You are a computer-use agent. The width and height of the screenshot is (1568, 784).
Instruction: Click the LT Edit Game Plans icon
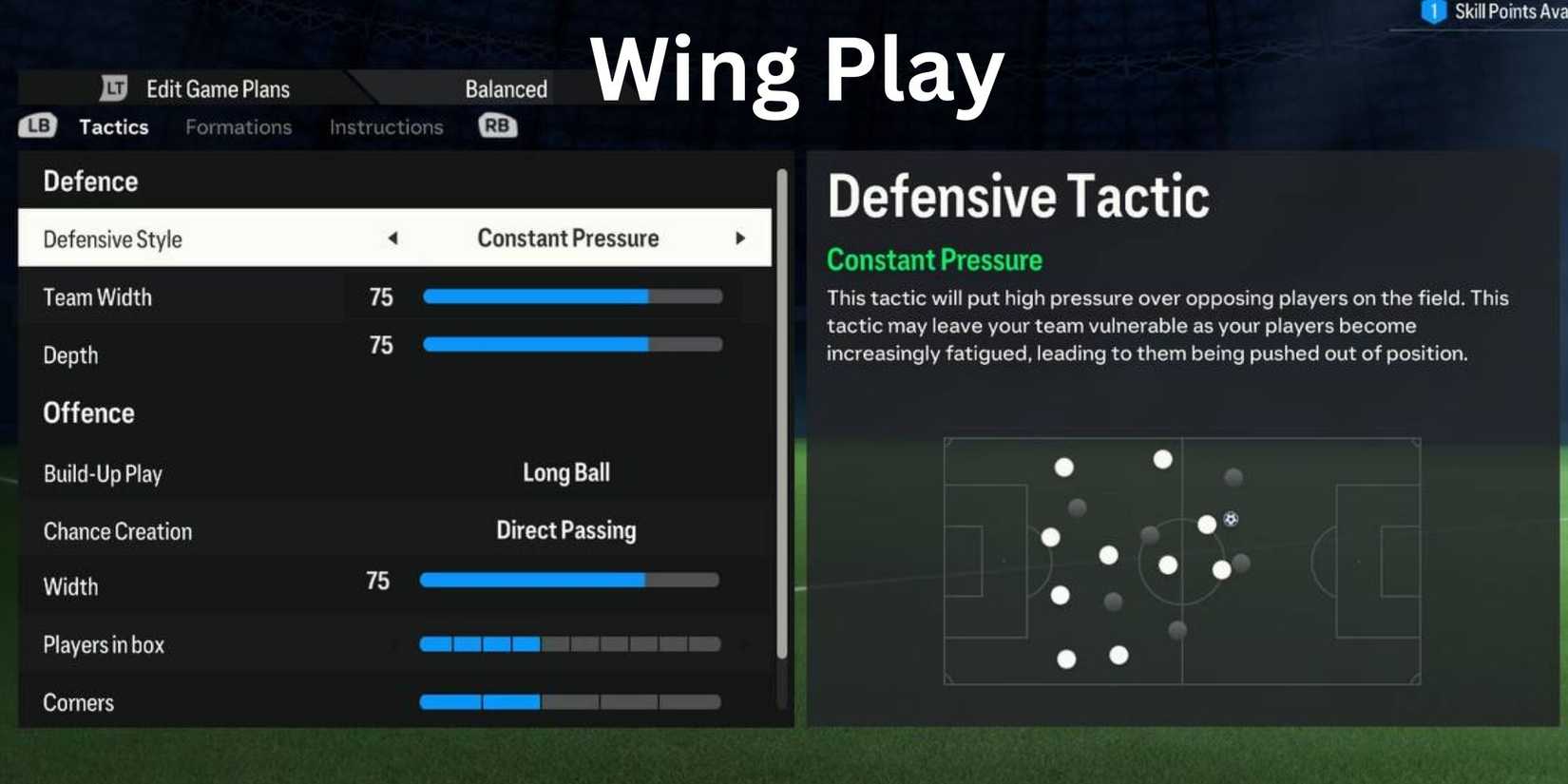click(112, 87)
